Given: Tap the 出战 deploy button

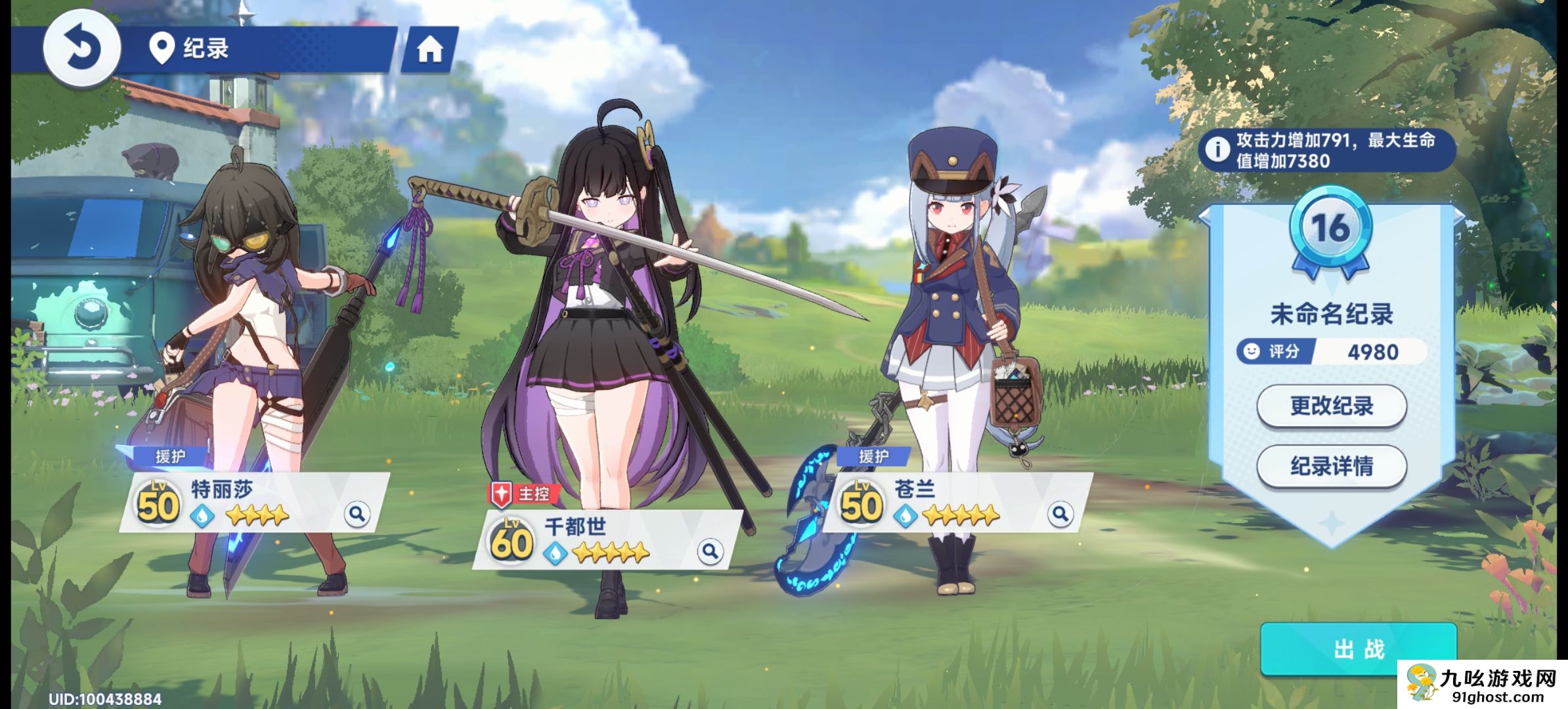Looking at the screenshot, I should [x=1358, y=649].
